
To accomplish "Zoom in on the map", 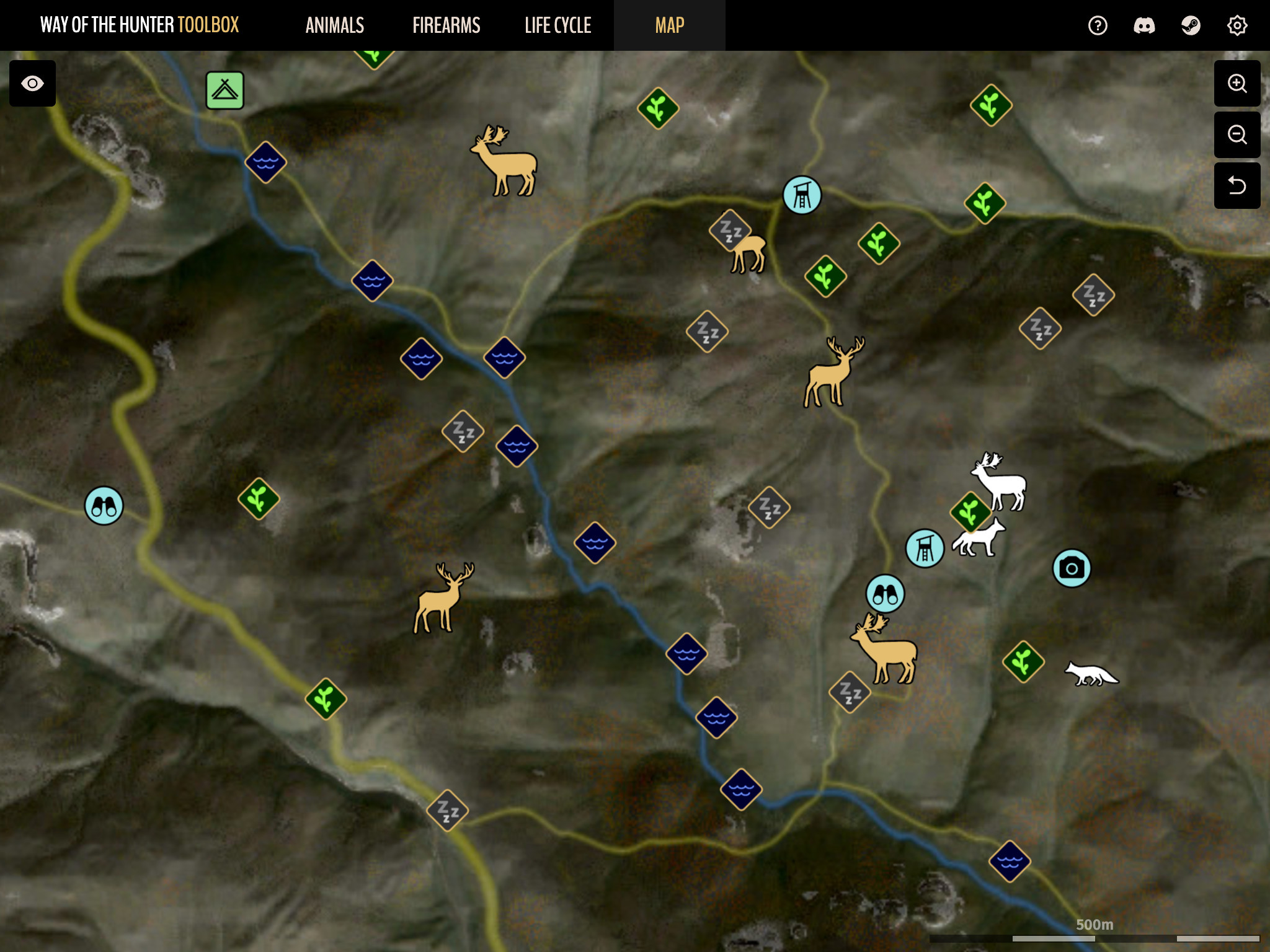I will [1237, 84].
